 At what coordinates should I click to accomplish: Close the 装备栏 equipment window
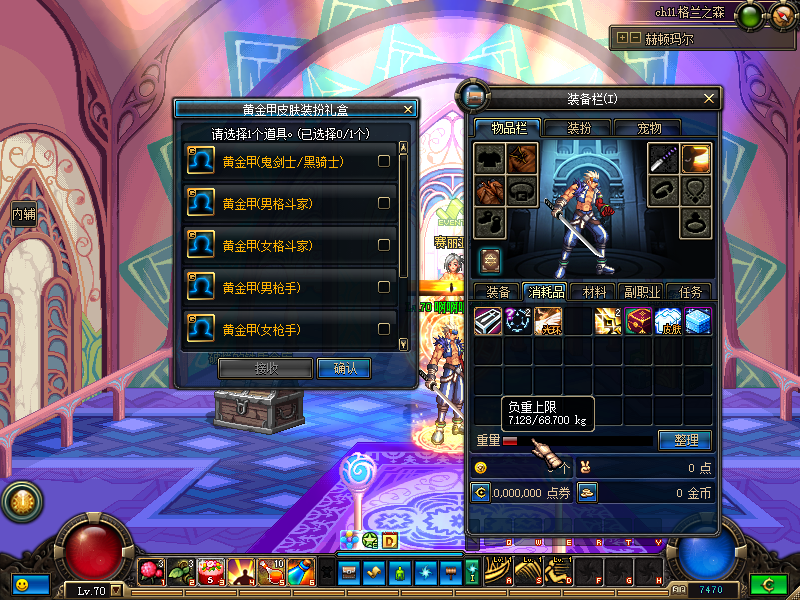[710, 98]
